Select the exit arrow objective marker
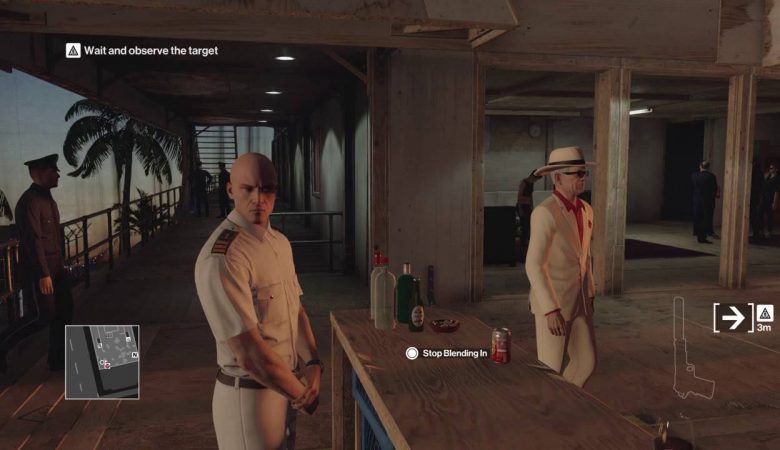780x450 pixels. [734, 317]
